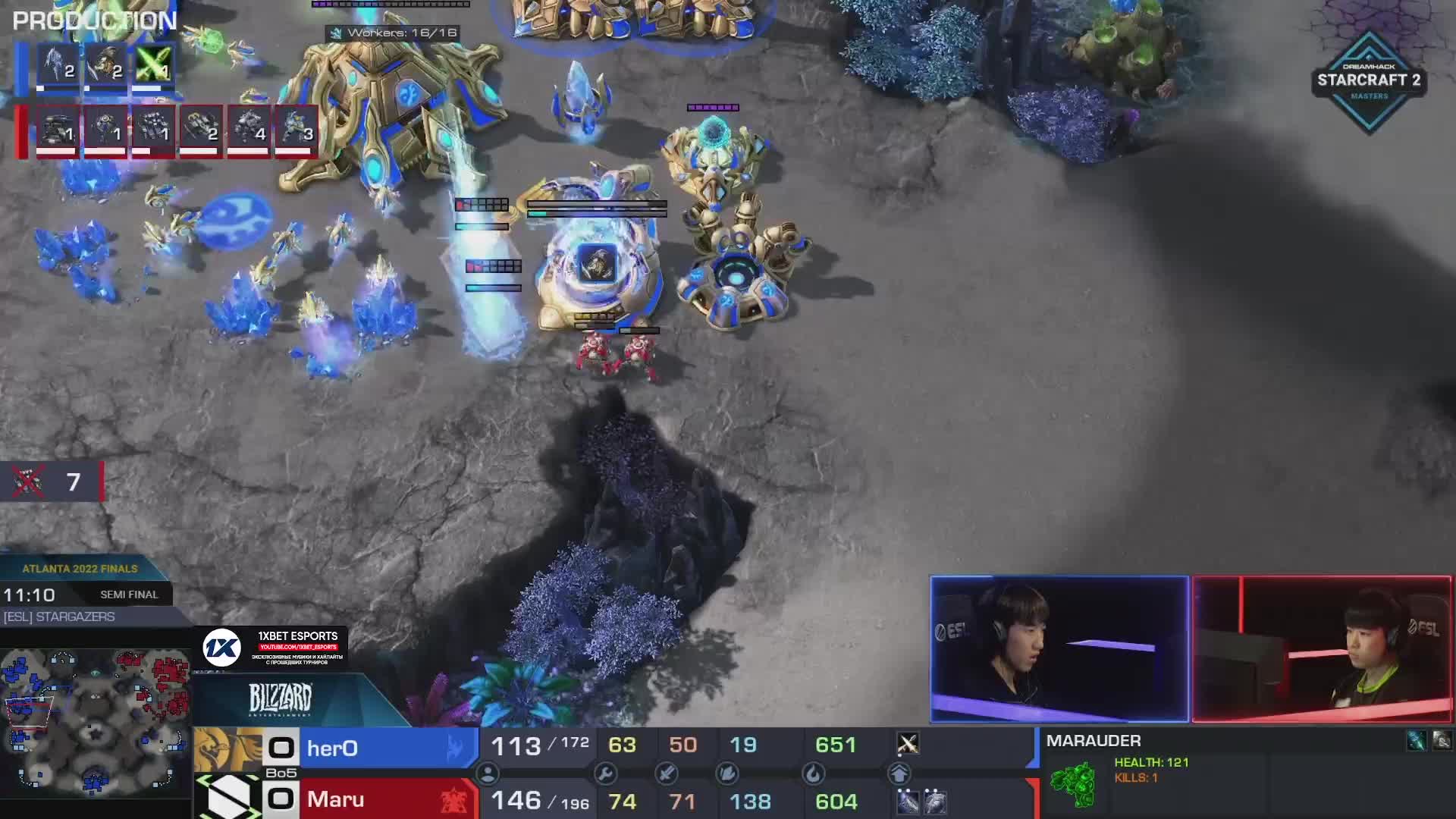This screenshot has height=819, width=1456.
Task: Click the sword icon in the bottom stats divider
Action: pos(667,774)
